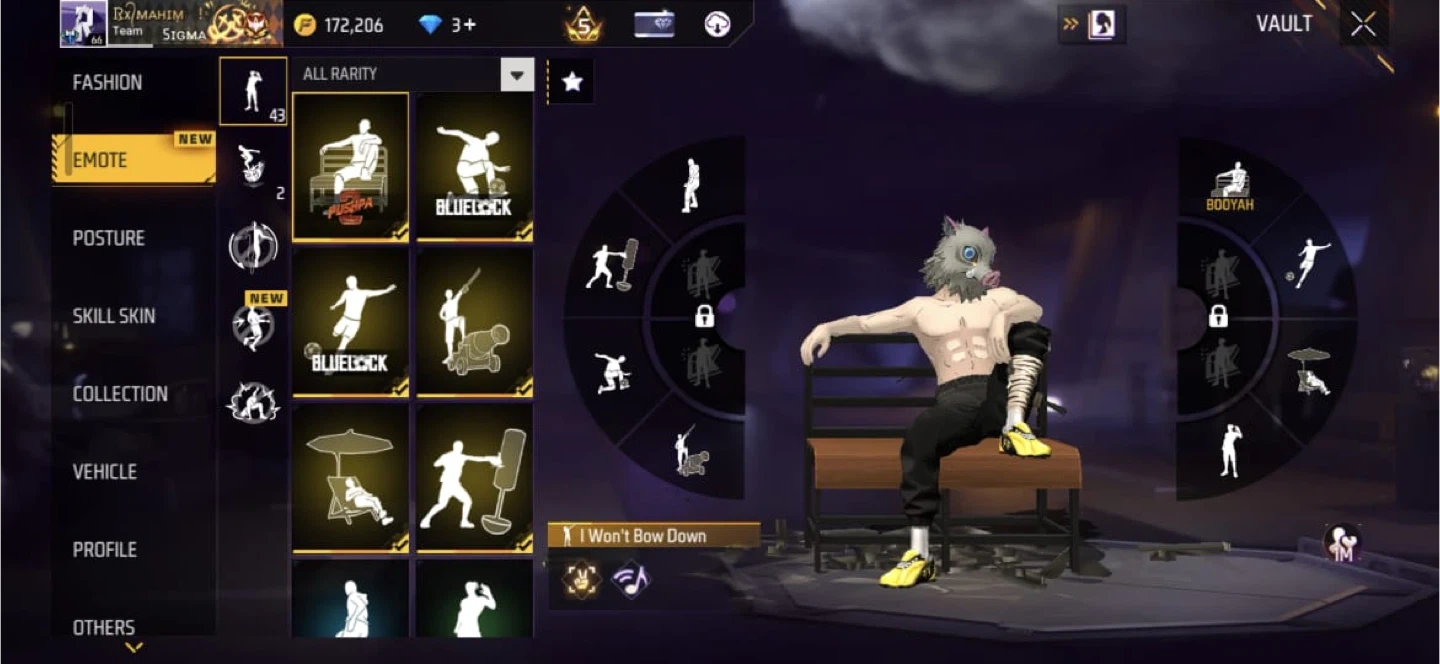Image resolution: width=1440 pixels, height=664 pixels.
Task: Click the Booyah slot on emote wheel
Action: coord(1230,186)
